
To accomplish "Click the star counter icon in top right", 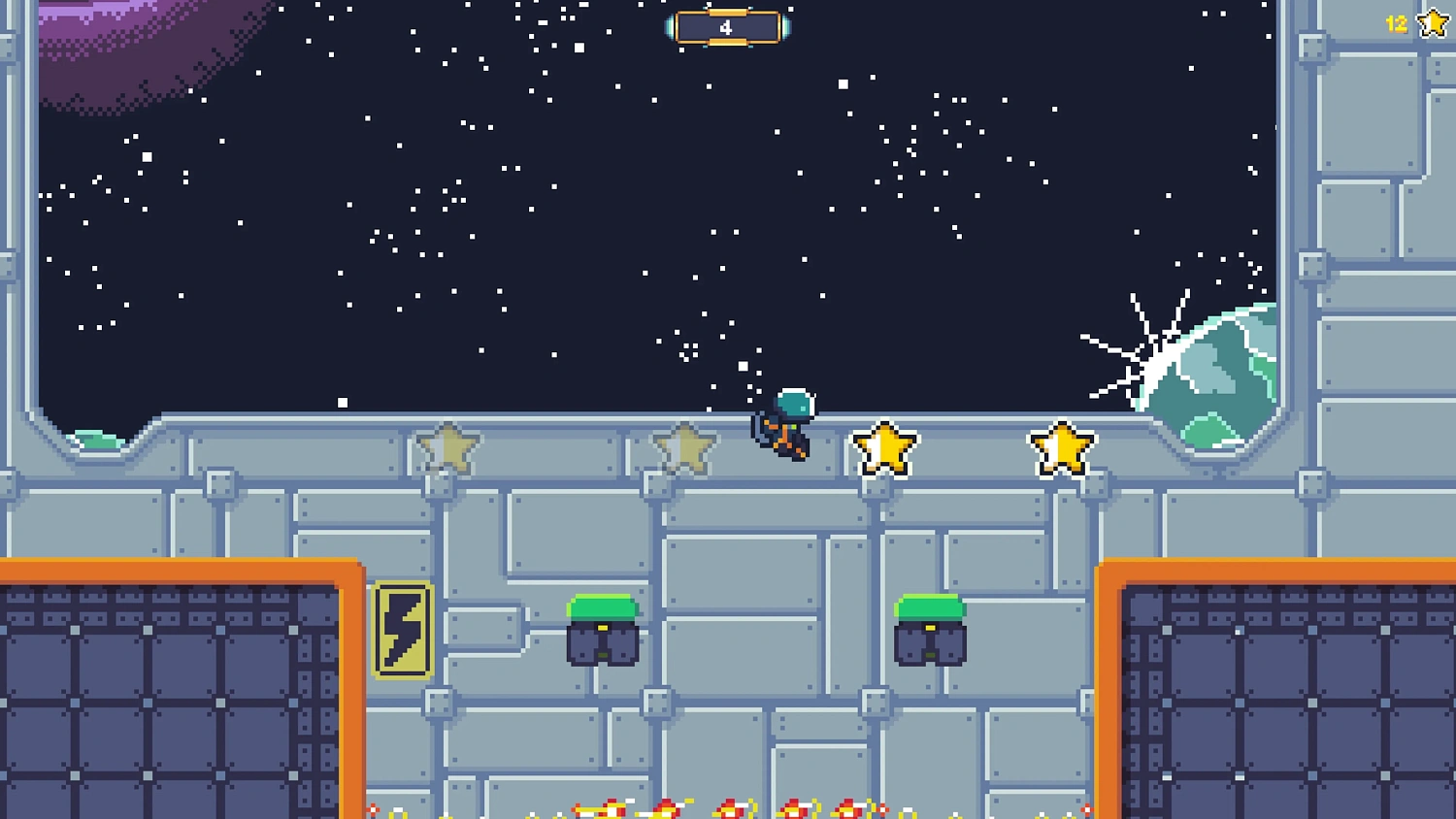I will pyautogui.click(x=1432, y=23).
